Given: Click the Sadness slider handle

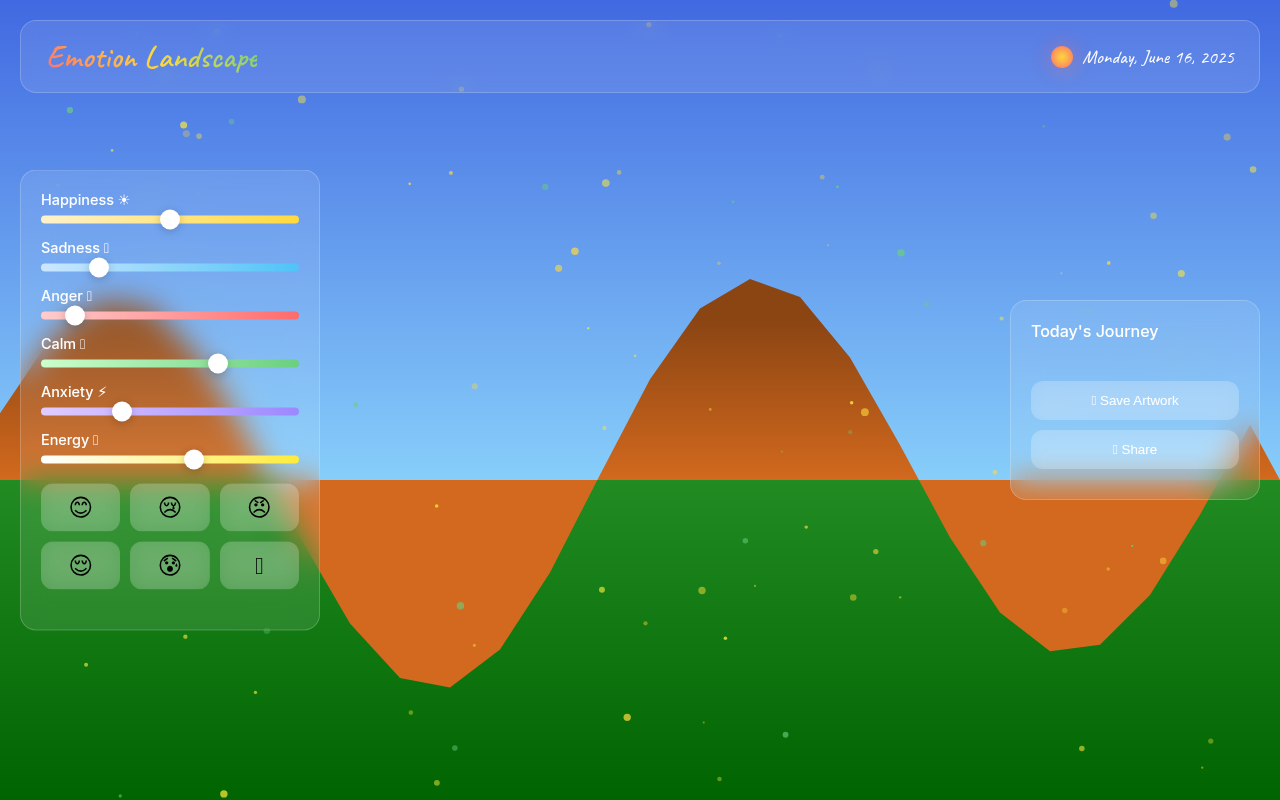Looking at the screenshot, I should 98,267.
